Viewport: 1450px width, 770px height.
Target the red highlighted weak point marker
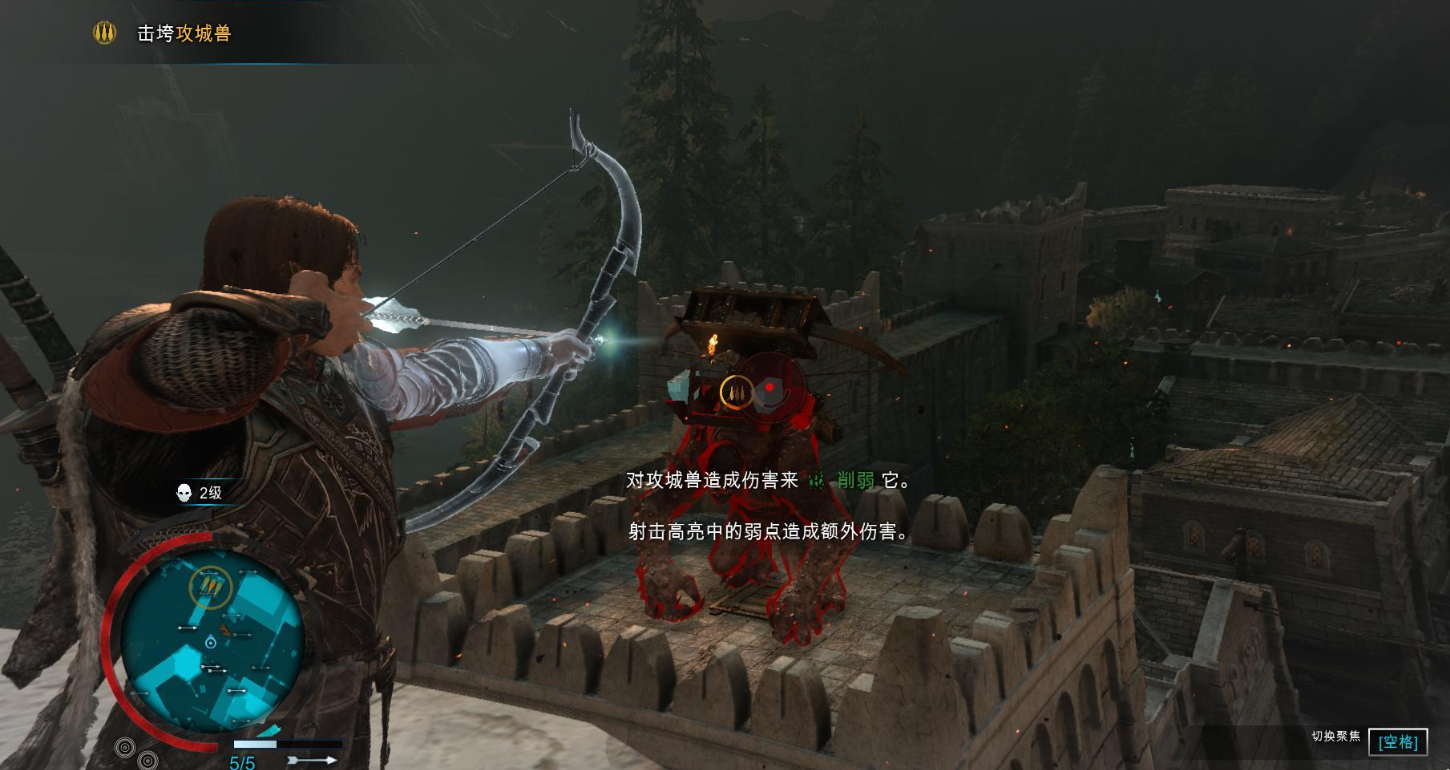point(770,388)
